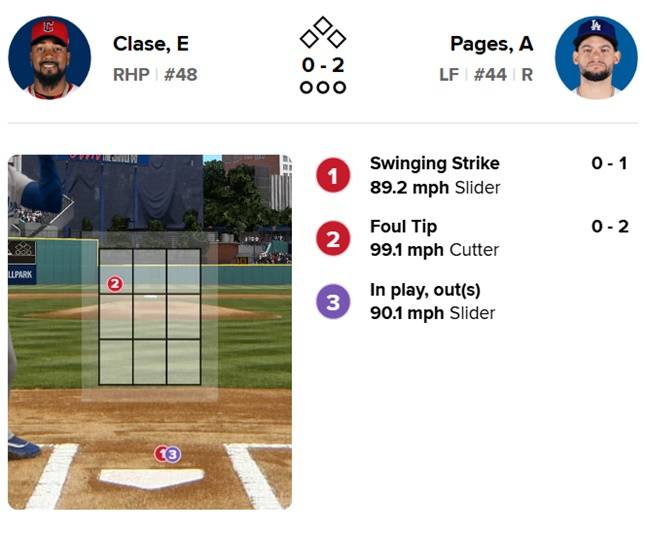Select the Clase, E player name

151,44
